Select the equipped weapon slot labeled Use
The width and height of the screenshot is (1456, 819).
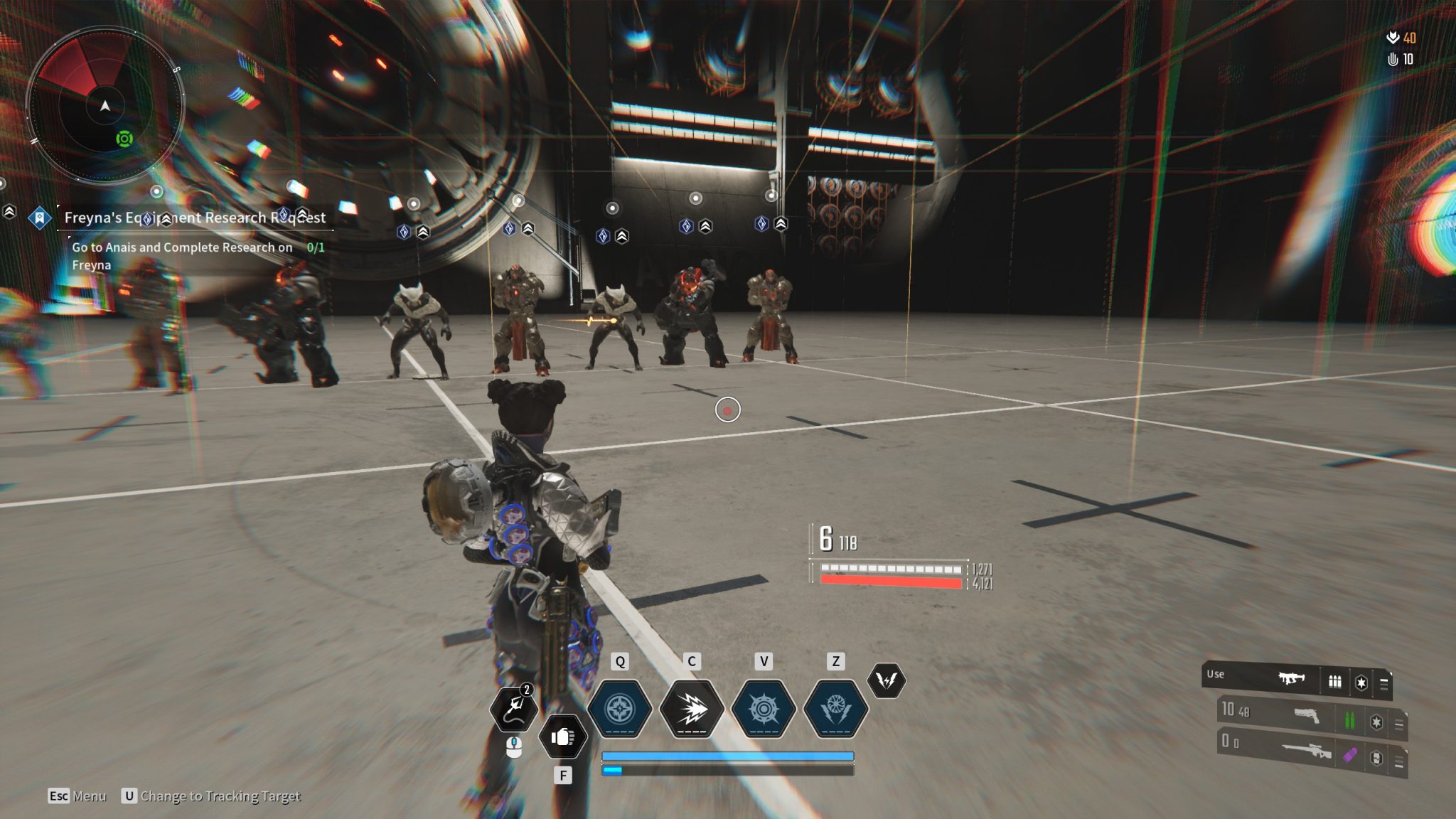[x=1295, y=682]
